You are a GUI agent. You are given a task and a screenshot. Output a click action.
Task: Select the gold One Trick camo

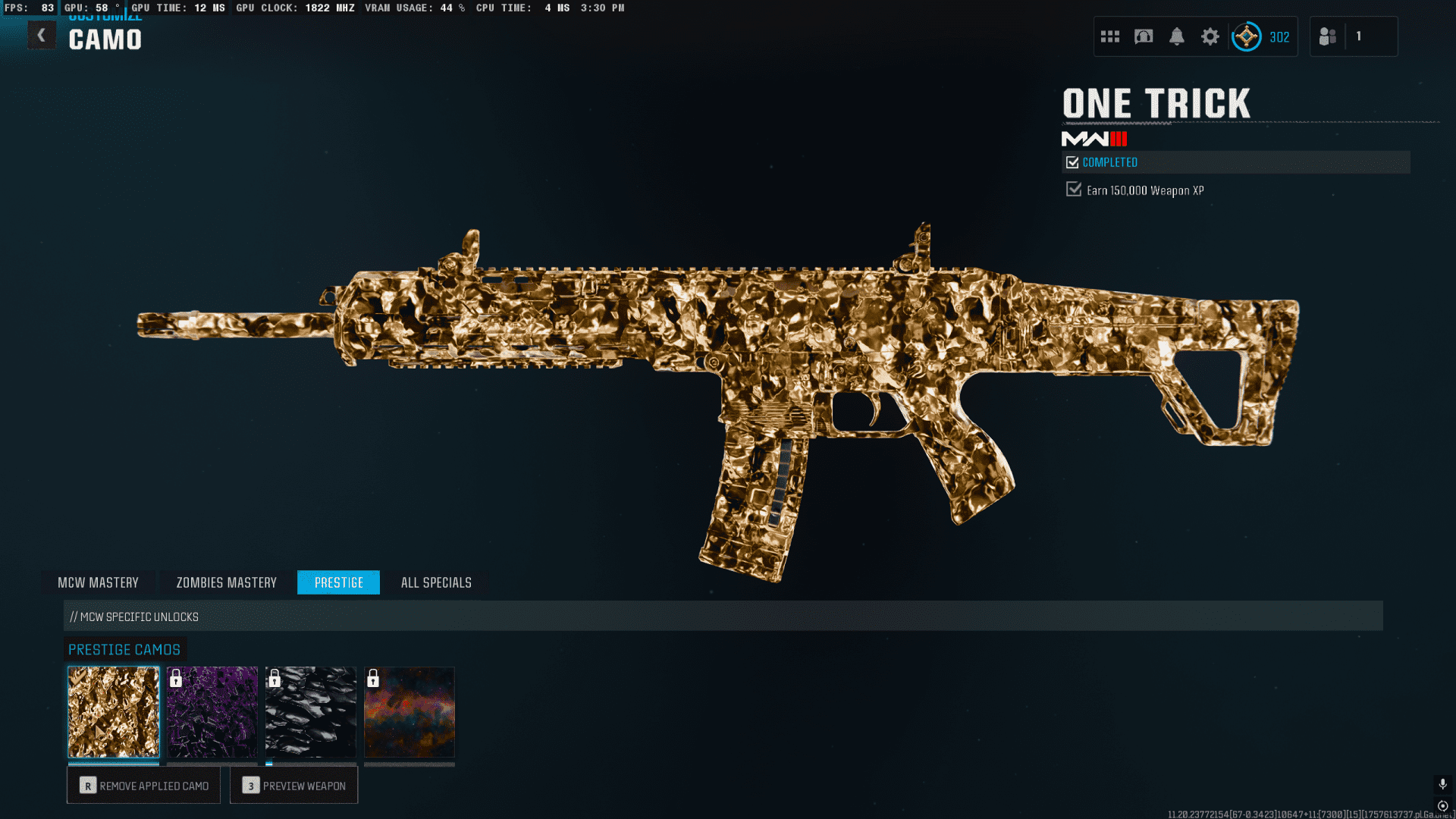click(x=114, y=712)
